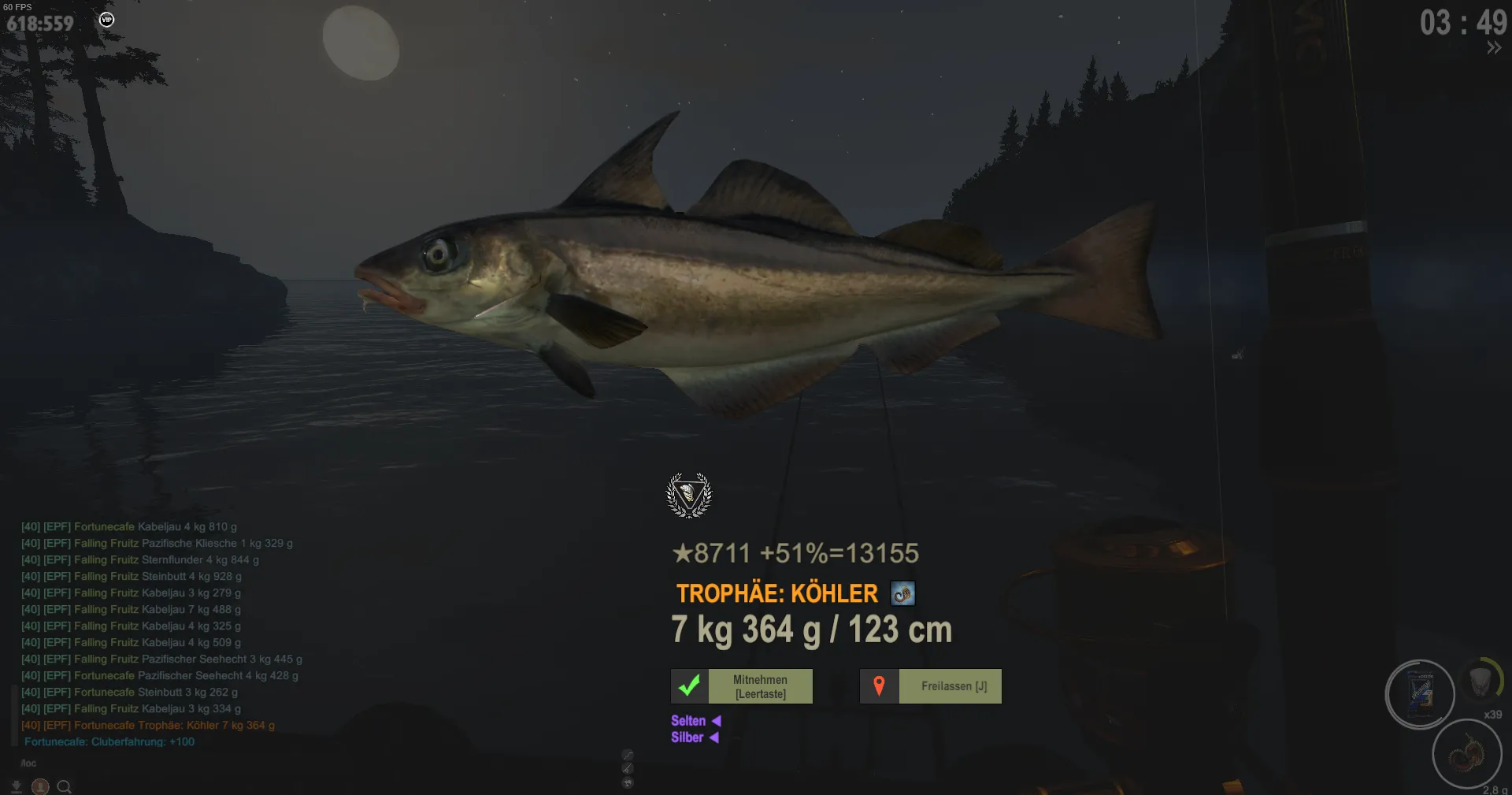Image resolution: width=1512 pixels, height=795 pixels.
Task: Click the VIP badge icon
Action: pyautogui.click(x=107, y=20)
